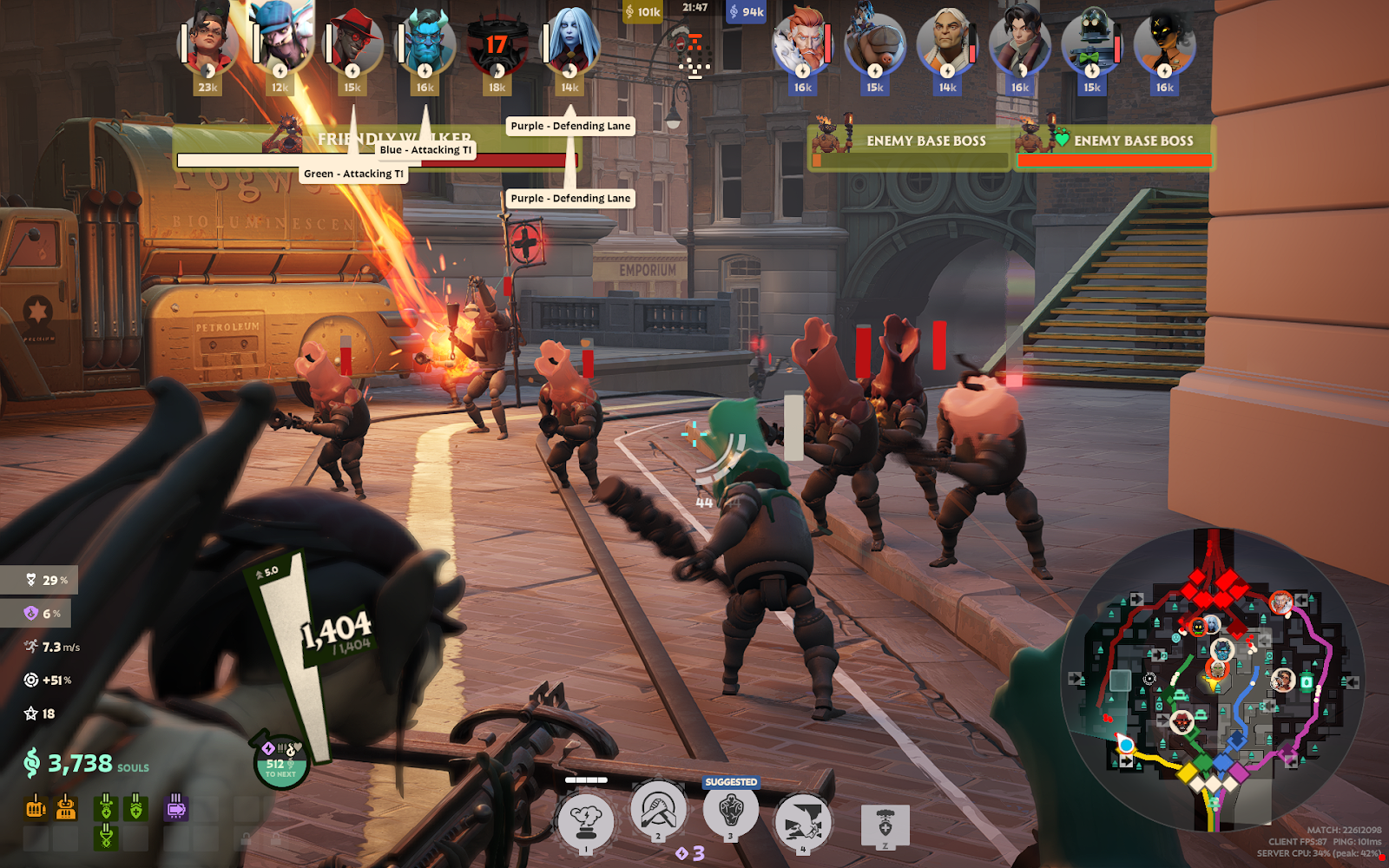Choose the pale blue-haired woman teammate portrait

pyautogui.click(x=569, y=42)
